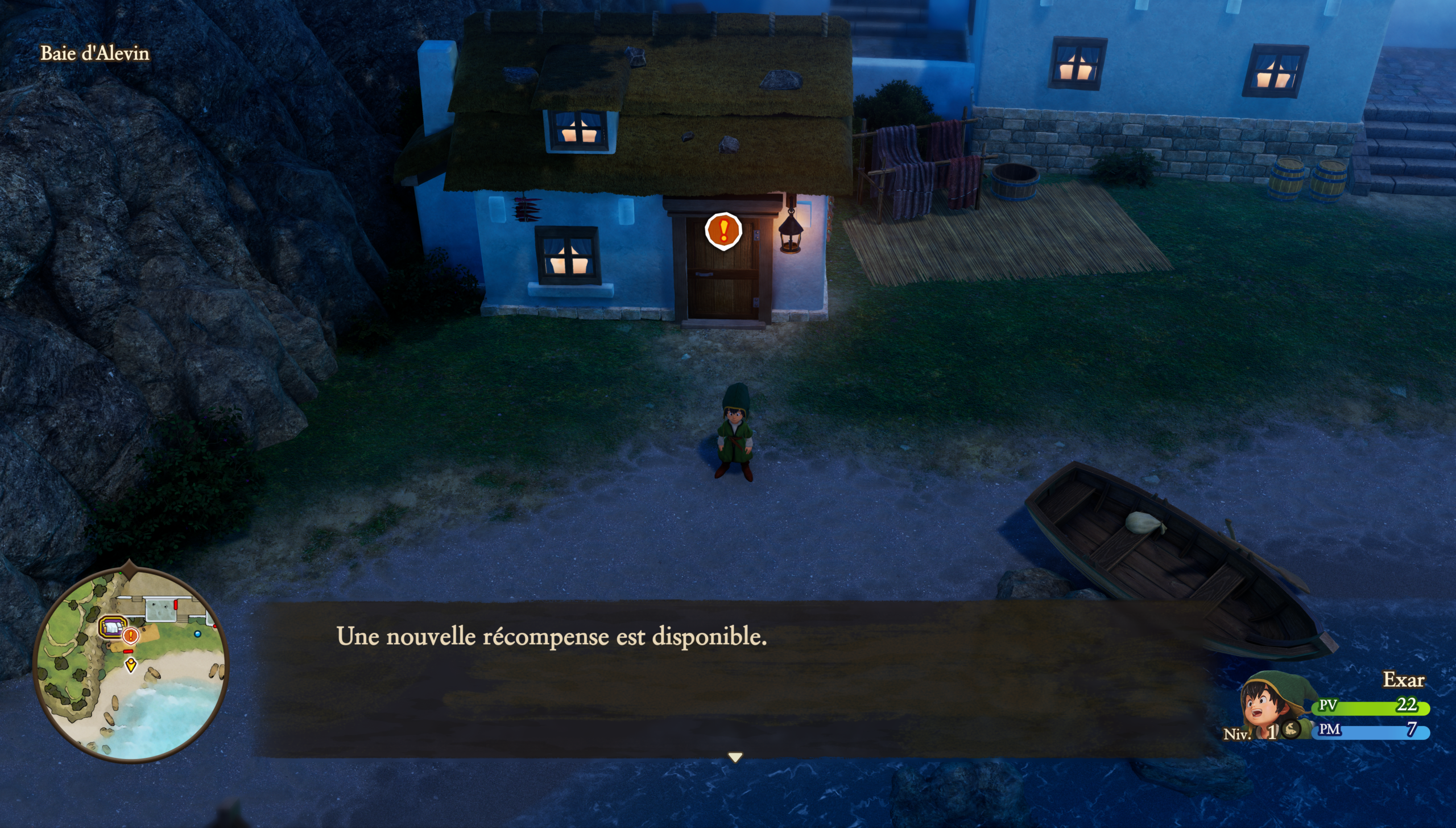1456x828 pixels.
Task: Advance dialogue with the continue arrow
Action: (735, 757)
